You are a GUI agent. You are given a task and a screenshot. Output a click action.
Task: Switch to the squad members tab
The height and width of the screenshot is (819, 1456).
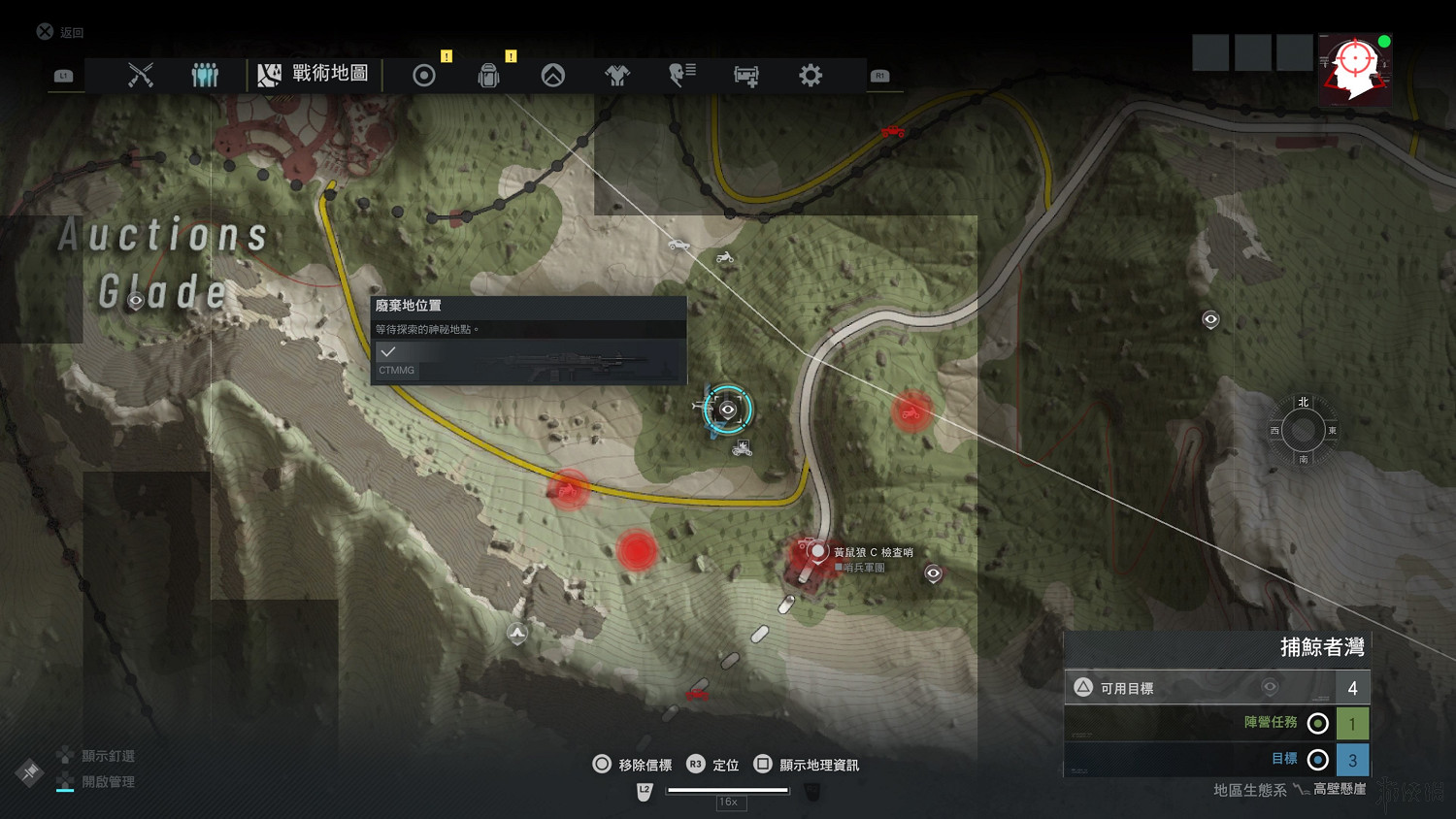[x=205, y=75]
